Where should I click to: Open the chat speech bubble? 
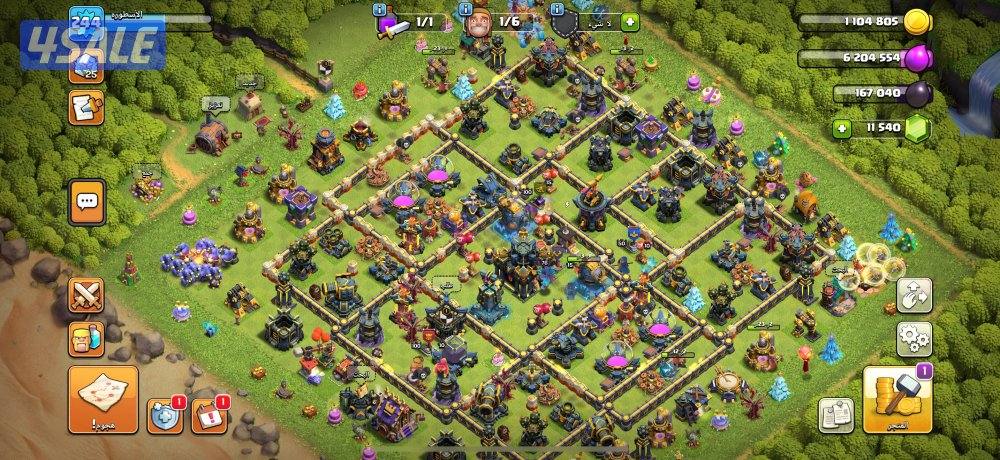pyautogui.click(x=87, y=202)
